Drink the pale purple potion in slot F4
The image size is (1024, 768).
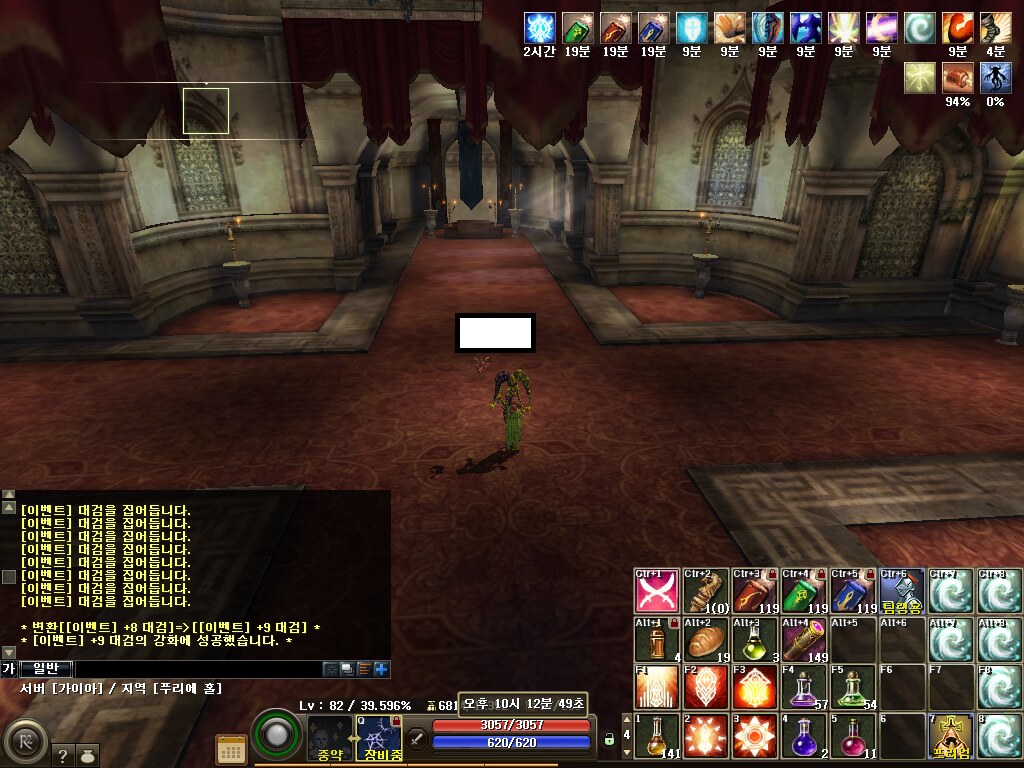coord(804,687)
